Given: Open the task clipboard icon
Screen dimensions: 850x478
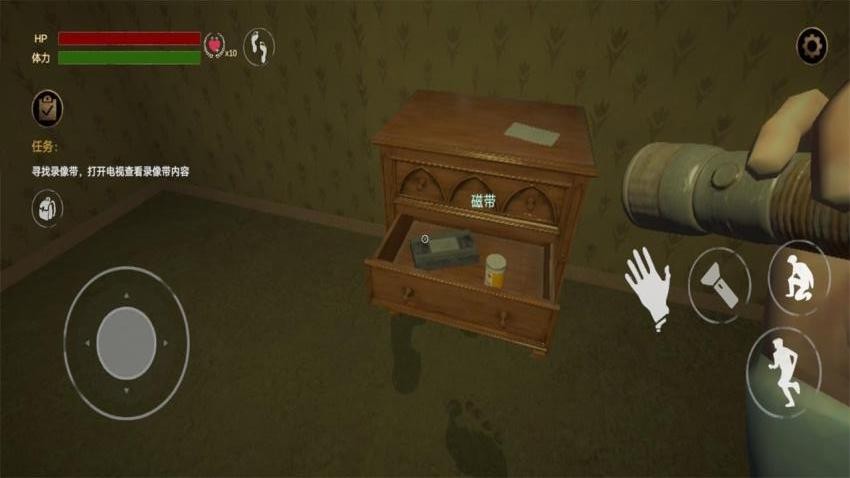Looking at the screenshot, I should pos(47,107).
